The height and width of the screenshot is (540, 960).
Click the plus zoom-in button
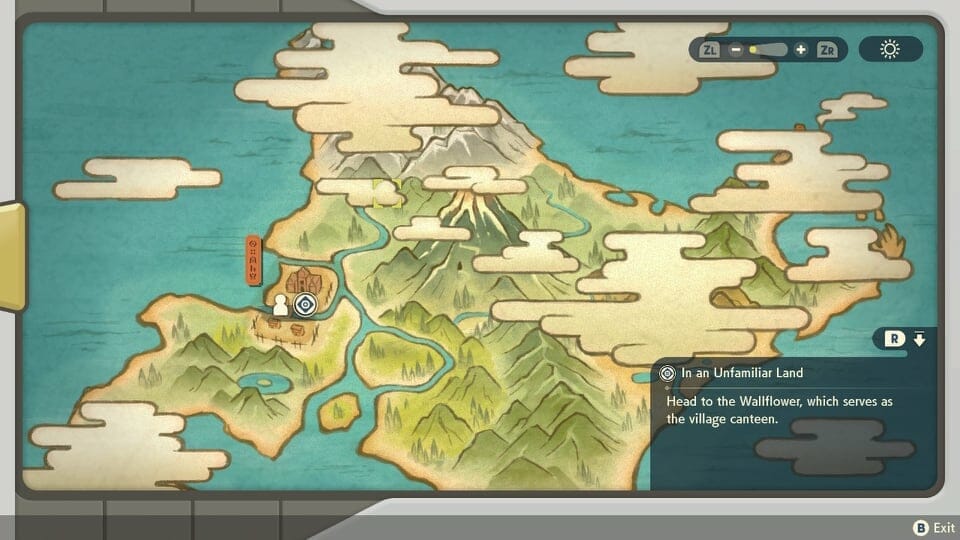(801, 50)
